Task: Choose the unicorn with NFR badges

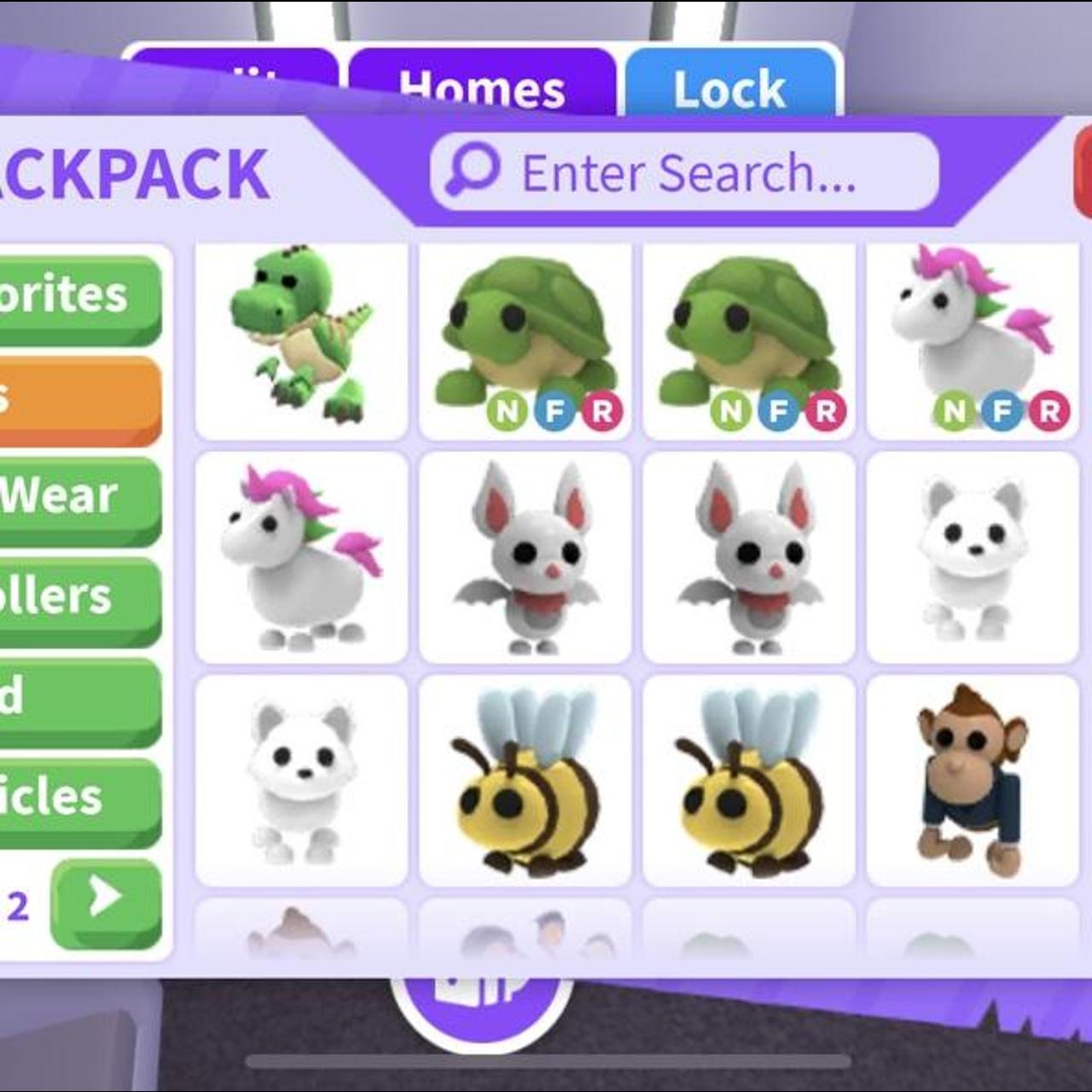Action: tap(973, 341)
